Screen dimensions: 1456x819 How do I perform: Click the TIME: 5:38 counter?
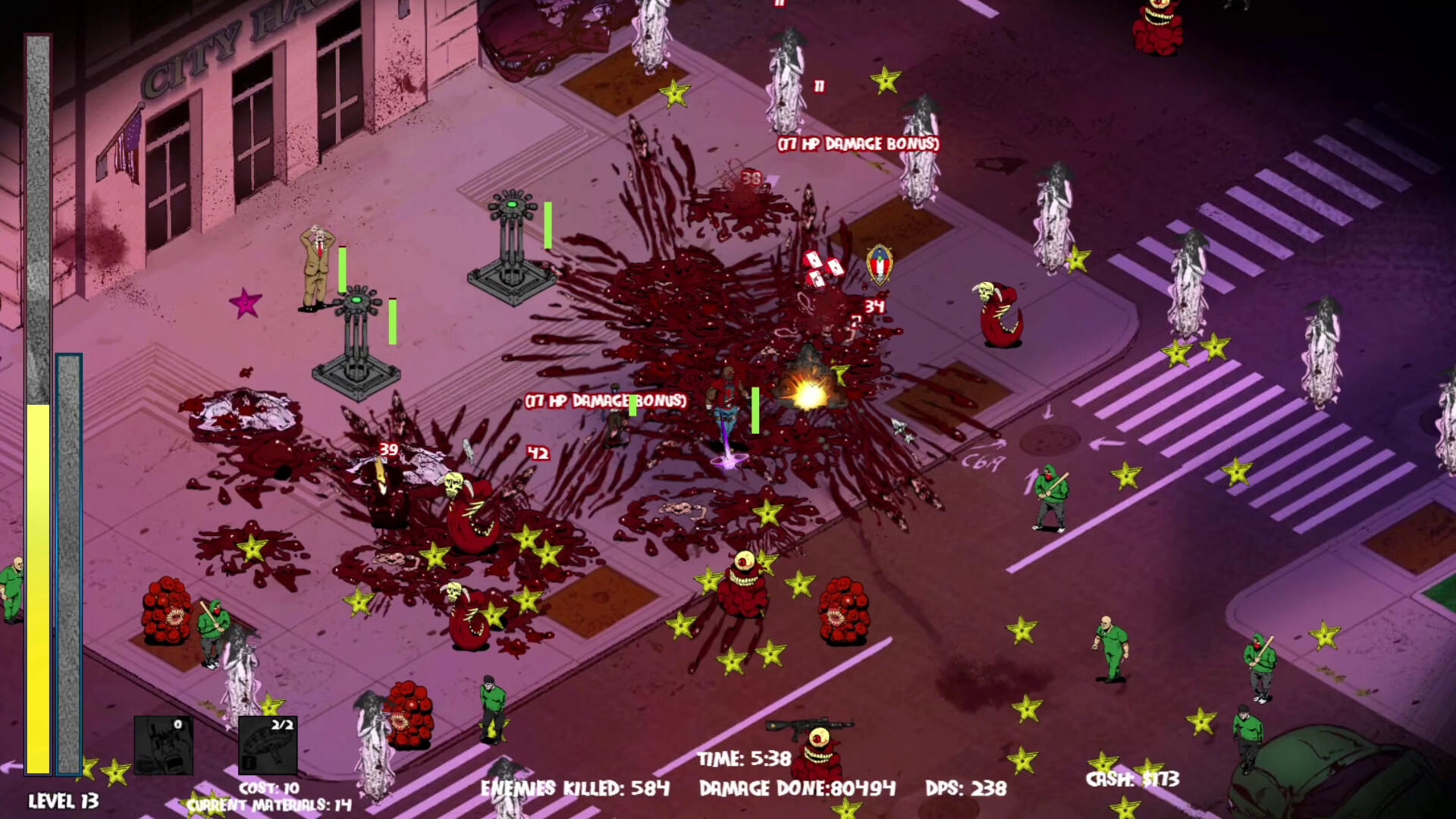tap(744, 756)
